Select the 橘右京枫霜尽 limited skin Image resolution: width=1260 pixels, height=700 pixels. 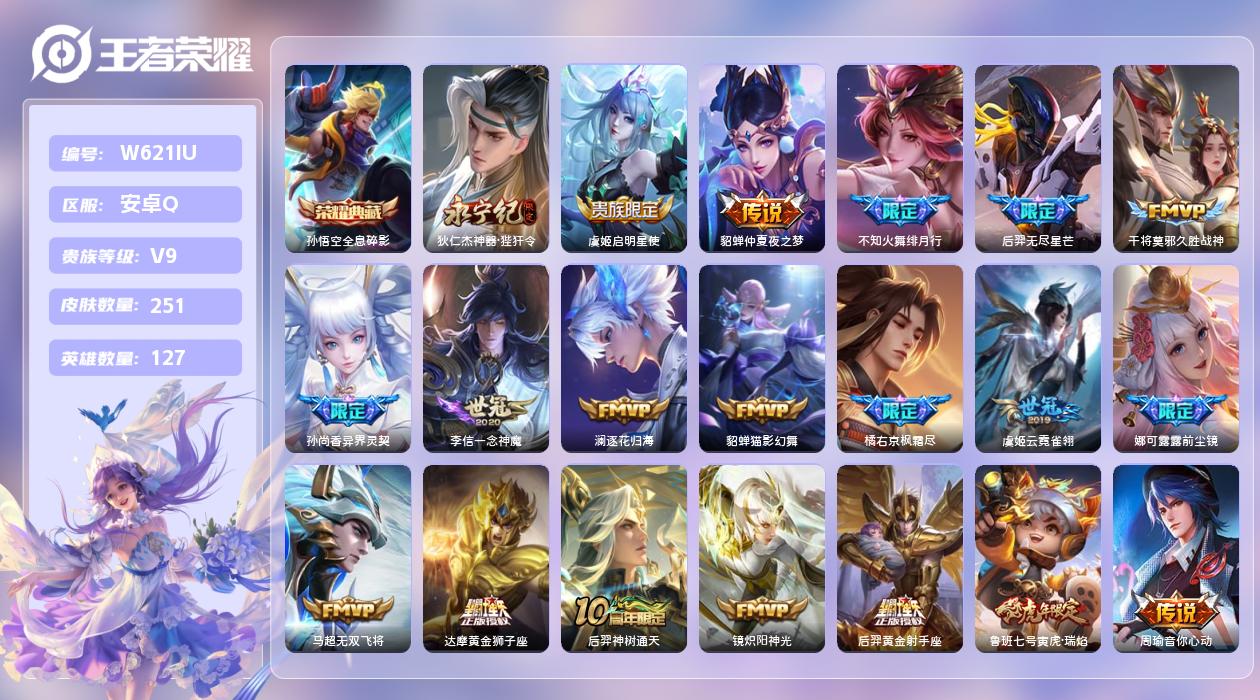900,358
